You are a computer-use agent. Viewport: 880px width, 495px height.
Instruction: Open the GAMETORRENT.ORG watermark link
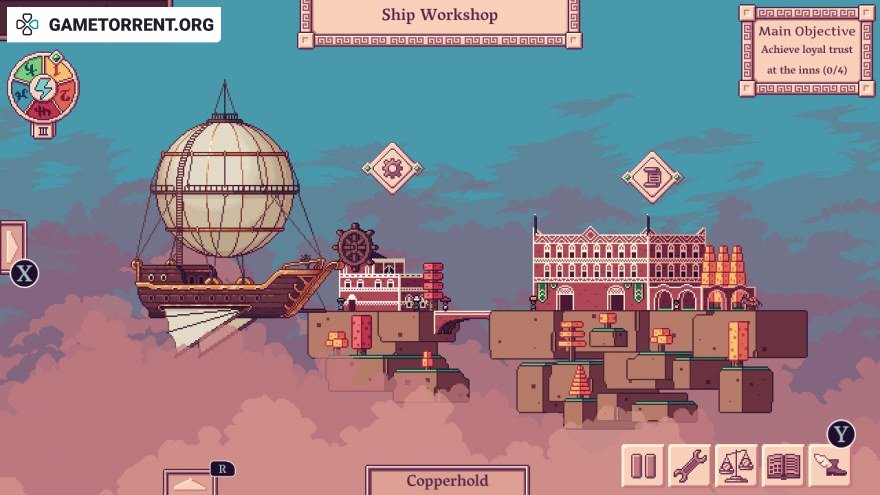(x=115, y=24)
